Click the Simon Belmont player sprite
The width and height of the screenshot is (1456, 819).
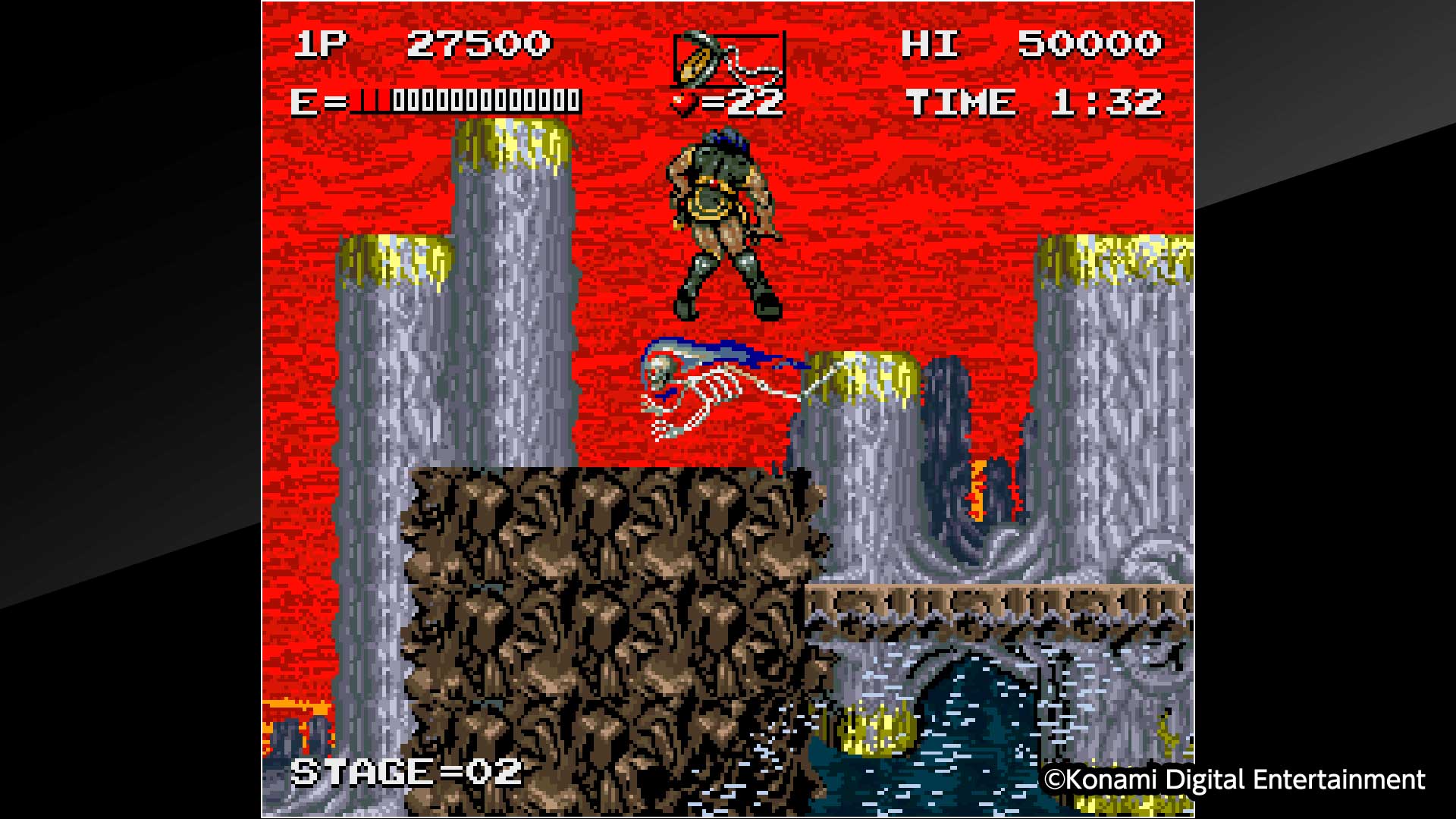720,220
